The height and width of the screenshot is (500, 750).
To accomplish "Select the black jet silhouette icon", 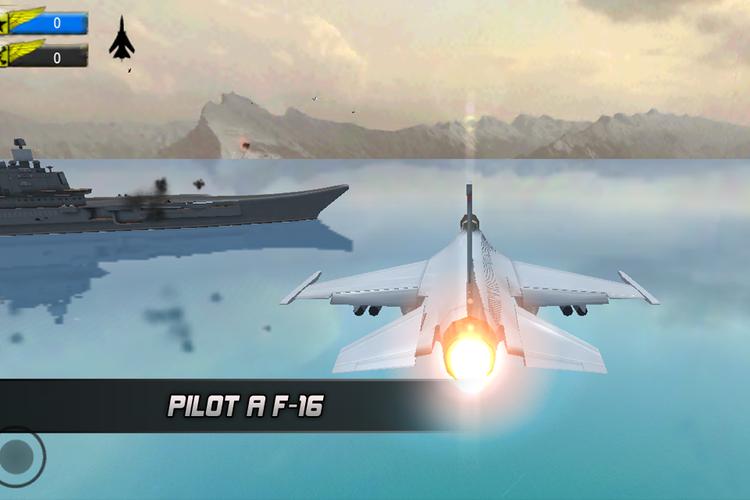I will [121, 38].
